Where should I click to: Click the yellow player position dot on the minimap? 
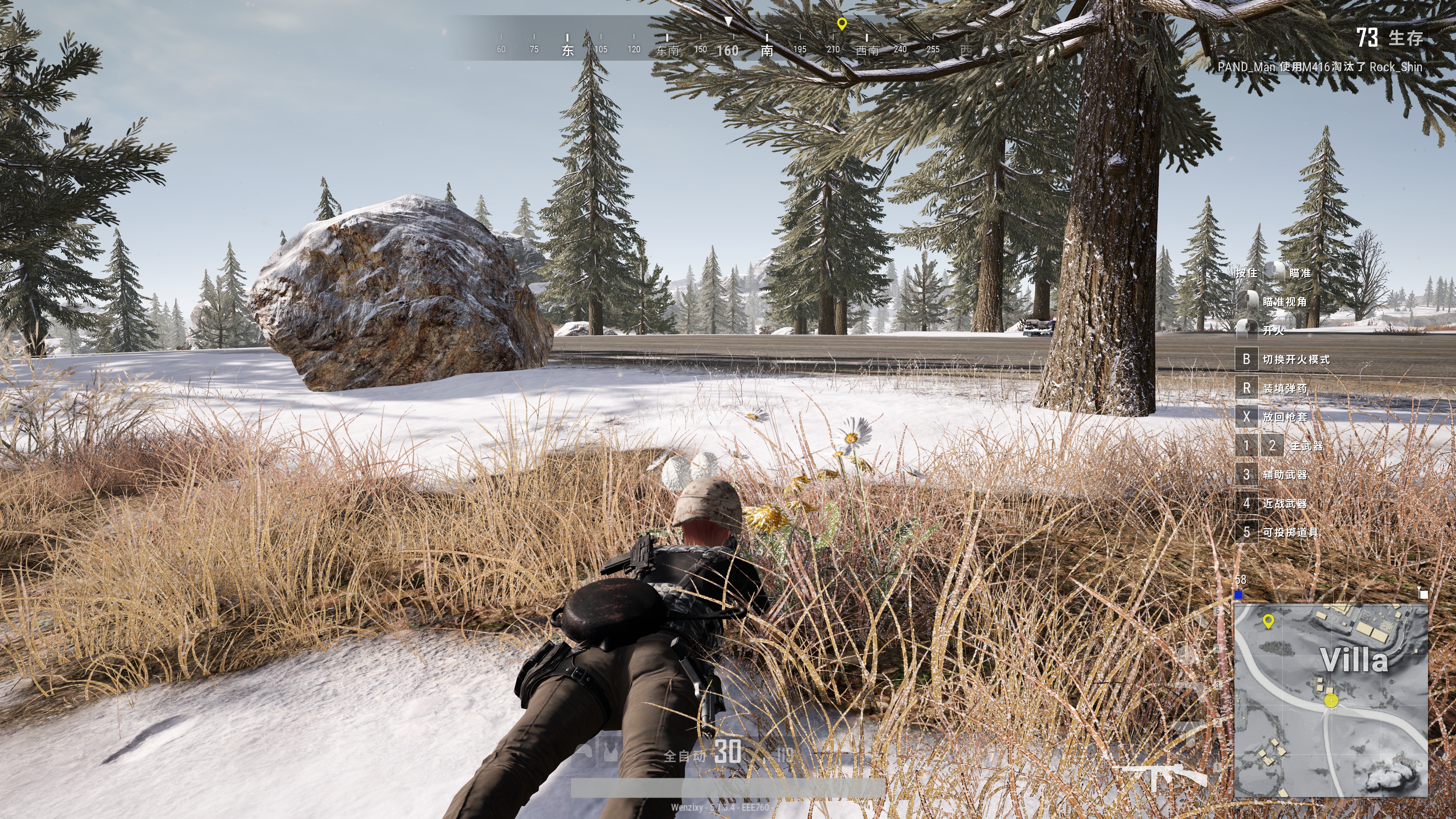[1331, 700]
